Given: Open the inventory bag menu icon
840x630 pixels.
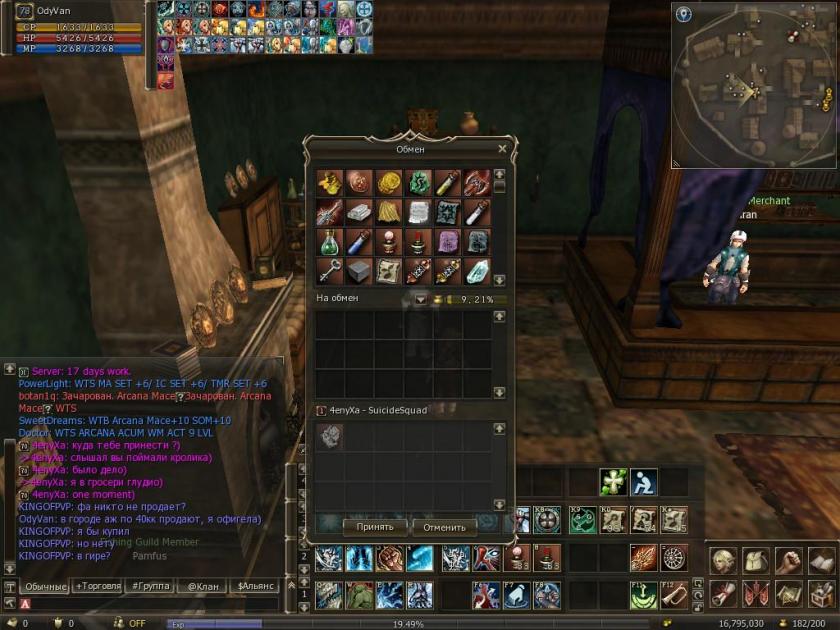Looking at the screenshot, I should pos(755,561).
